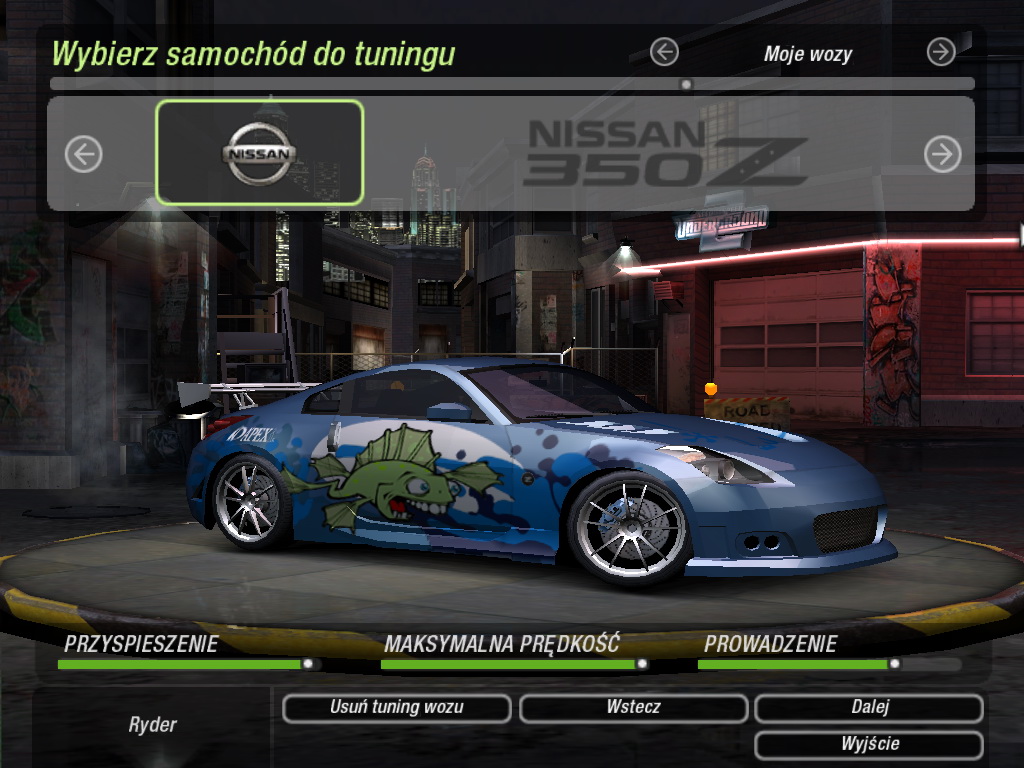
Task: Switch category left of 'Moje wozy'
Action: [664, 52]
